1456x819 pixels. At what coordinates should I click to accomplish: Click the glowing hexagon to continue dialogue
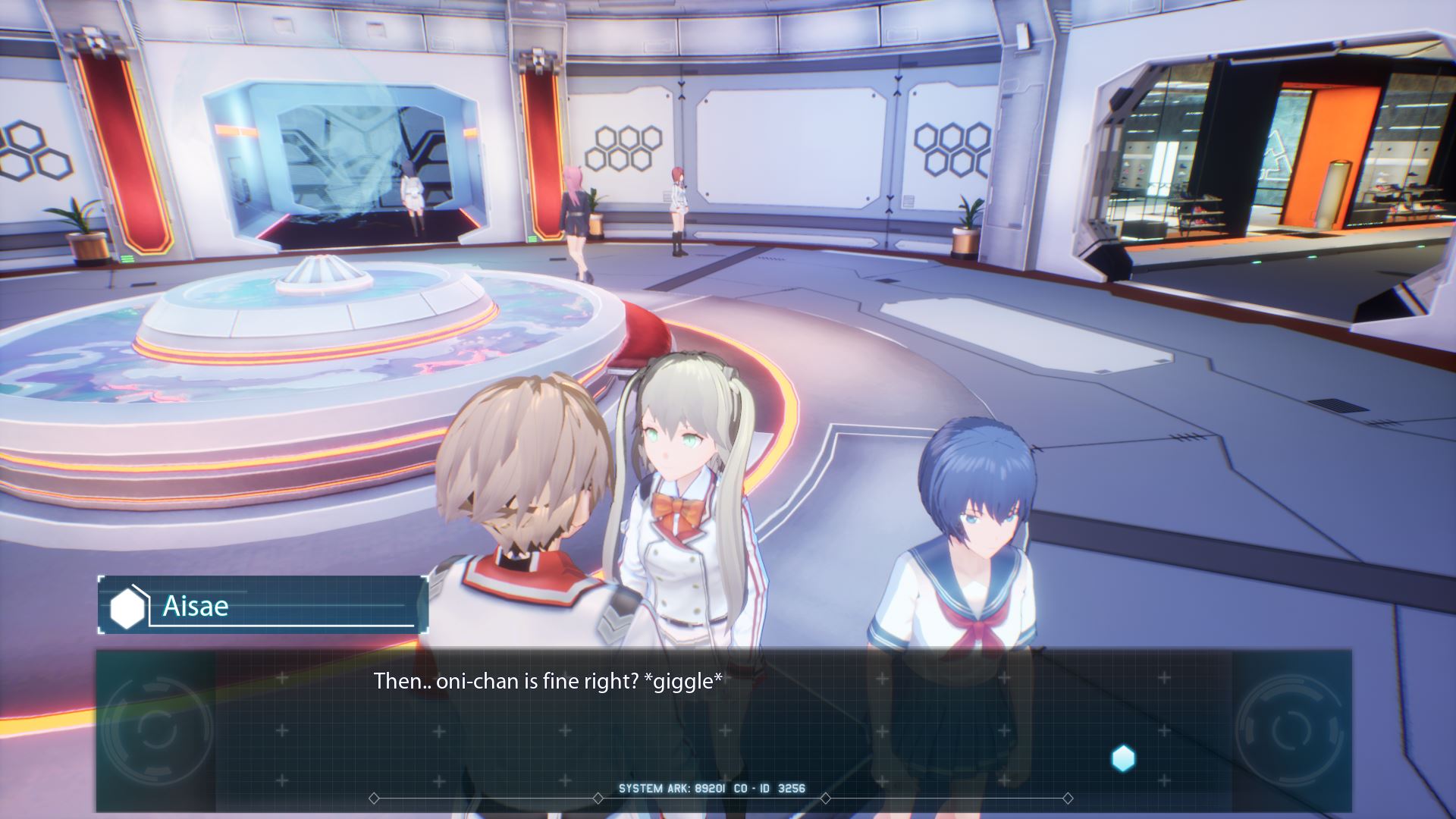pyautogui.click(x=1123, y=758)
